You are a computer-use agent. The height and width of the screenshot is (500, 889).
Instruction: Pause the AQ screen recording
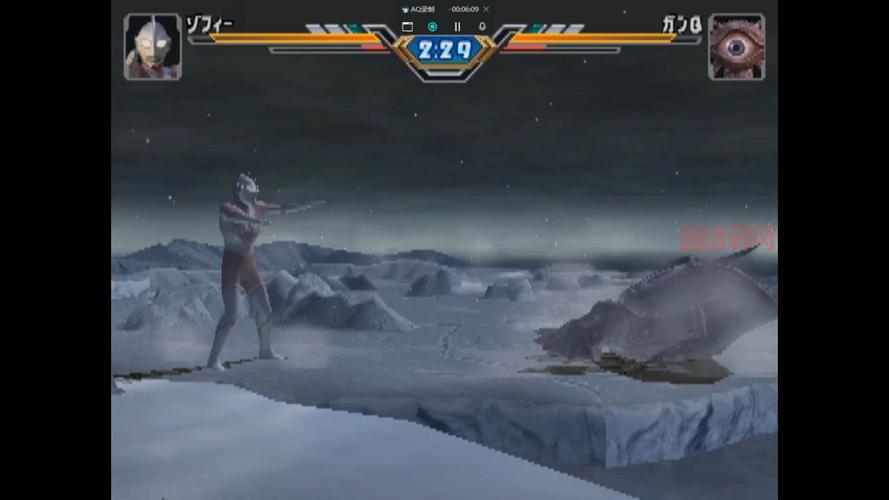[x=457, y=27]
